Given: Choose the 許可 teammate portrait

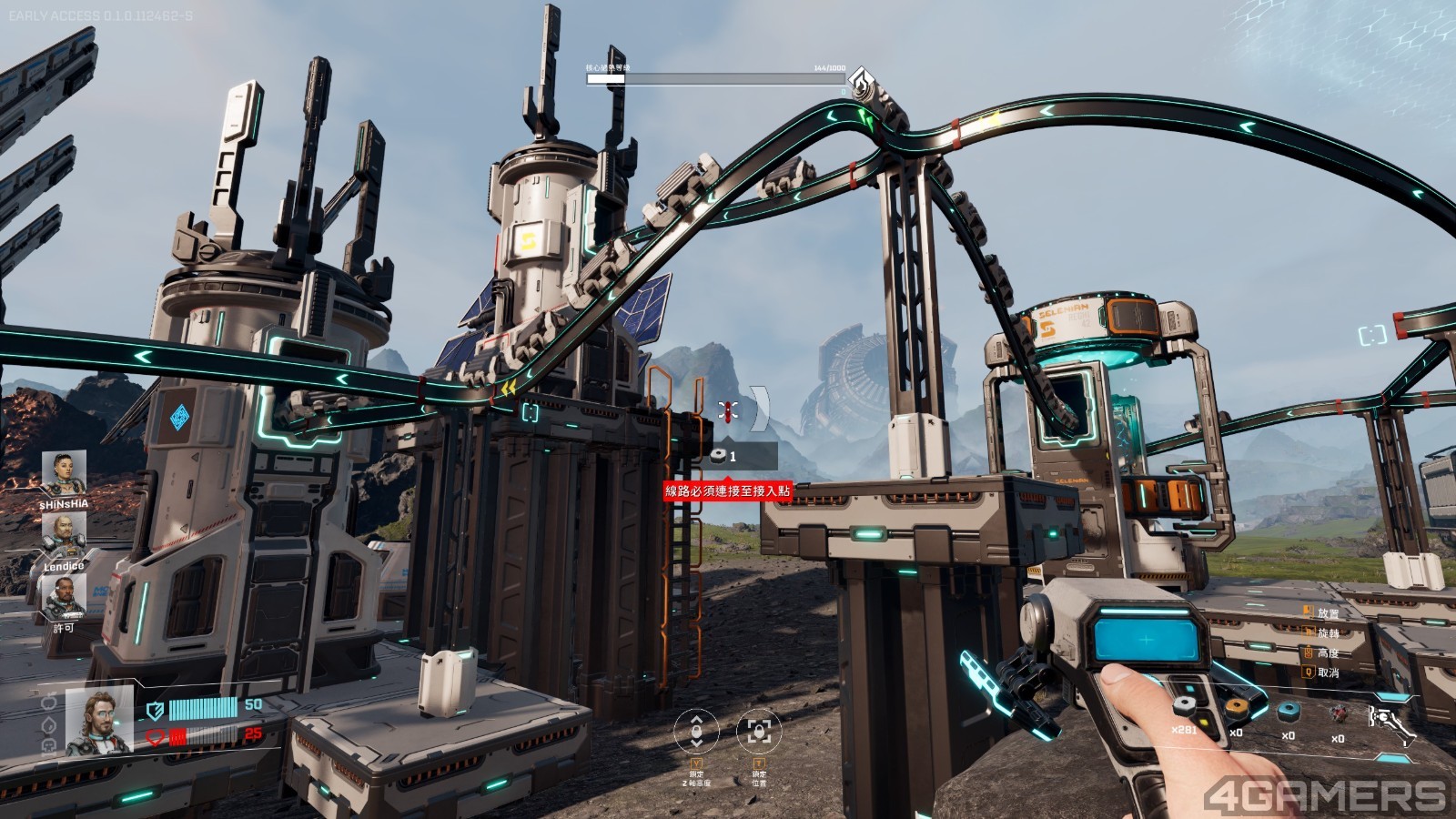Looking at the screenshot, I should [64, 597].
